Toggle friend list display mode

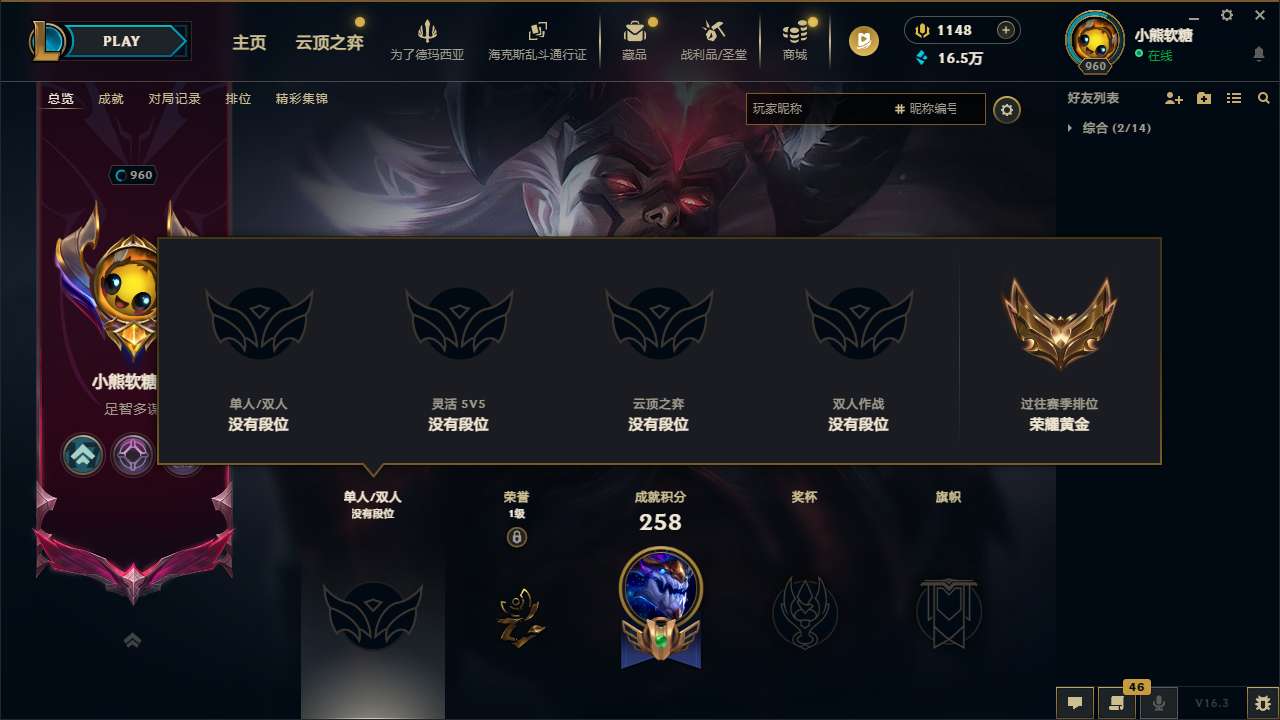pyautogui.click(x=1234, y=98)
